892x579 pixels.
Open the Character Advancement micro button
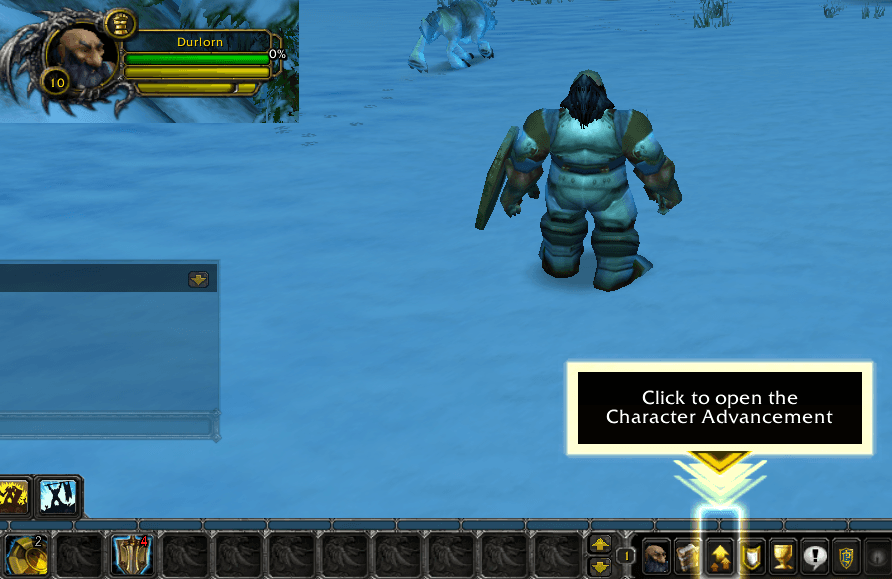pos(718,557)
